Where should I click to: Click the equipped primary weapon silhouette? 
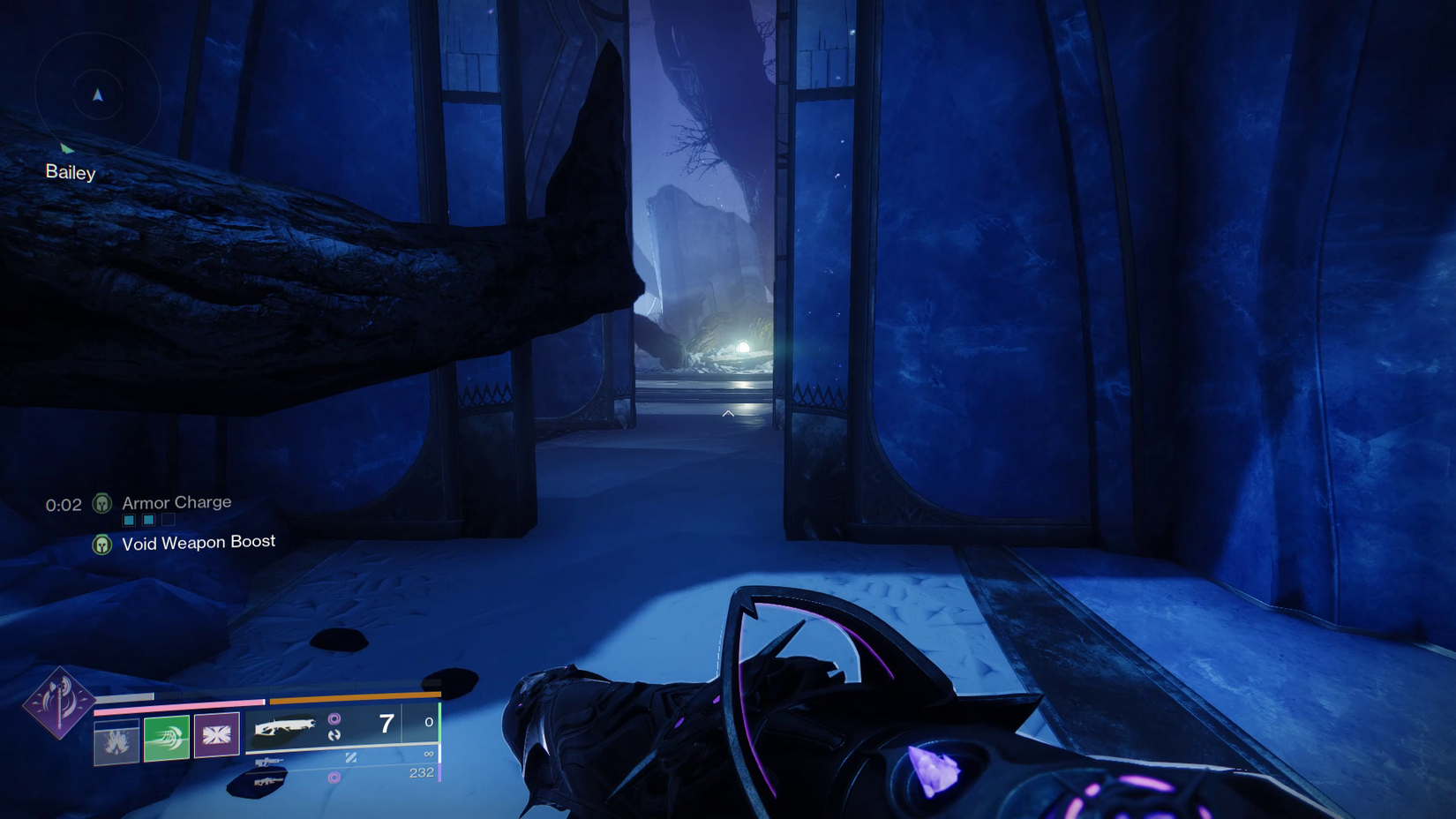(287, 726)
